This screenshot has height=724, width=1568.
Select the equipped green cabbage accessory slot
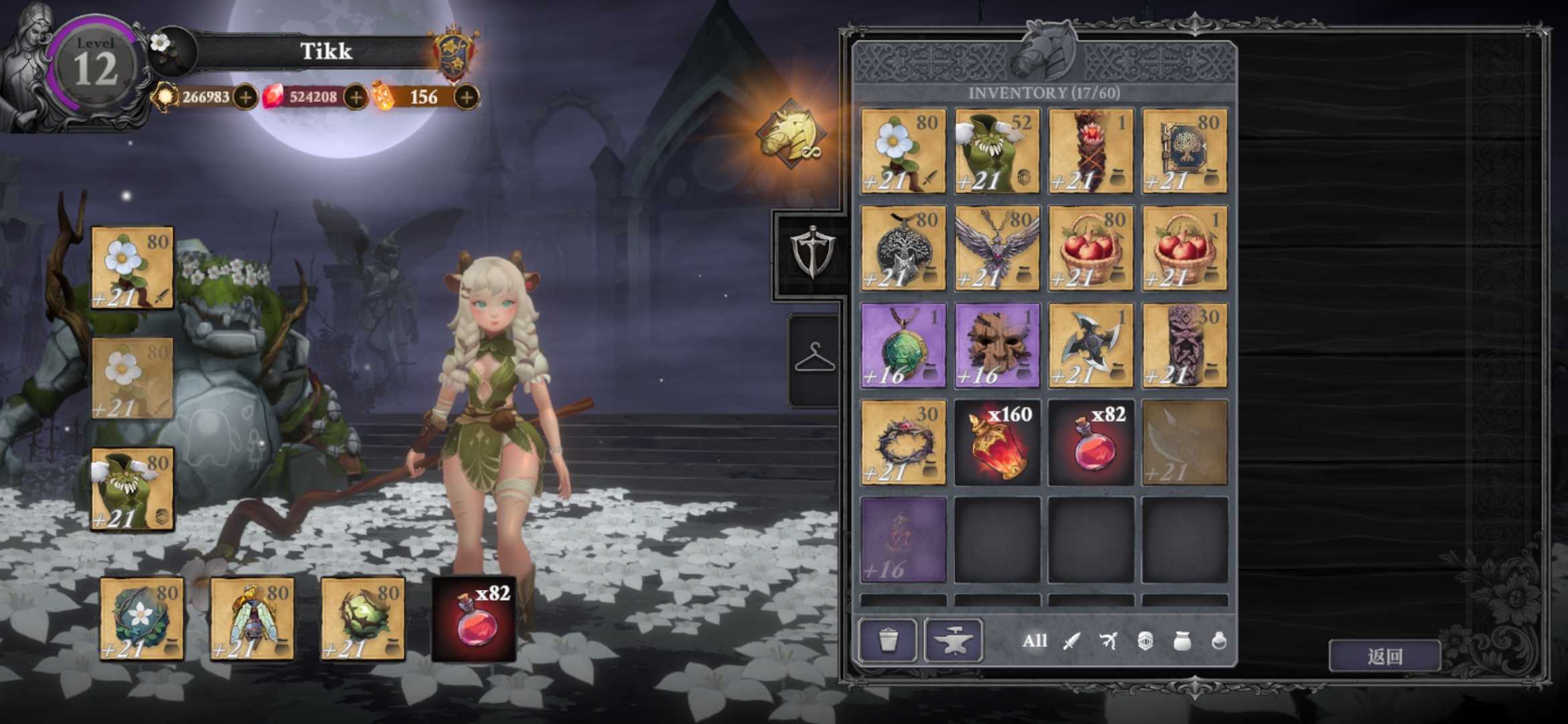(363, 619)
